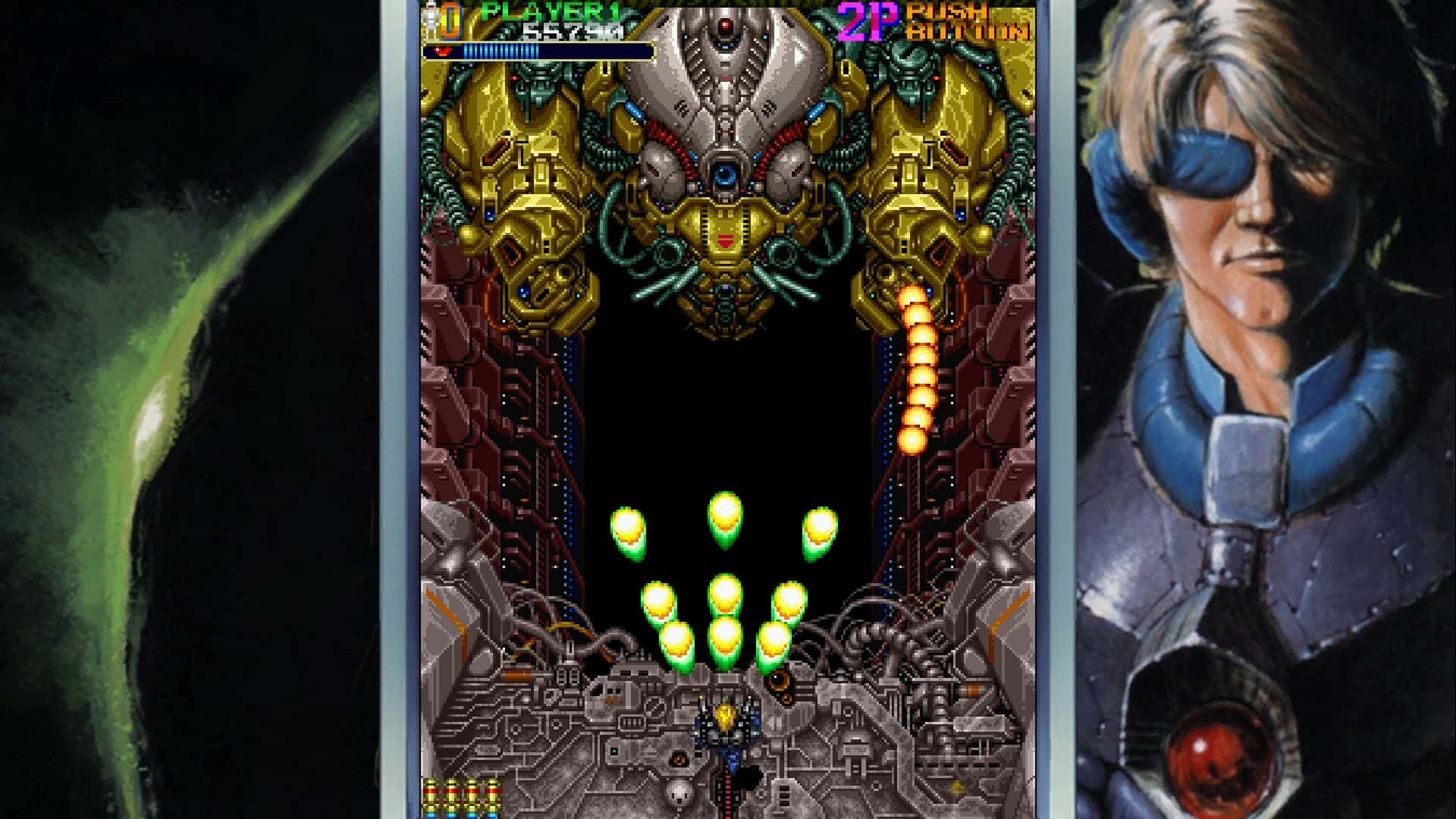Toggle the orange 0 credit counter
The width and height of the screenshot is (1456, 819).
[449, 20]
